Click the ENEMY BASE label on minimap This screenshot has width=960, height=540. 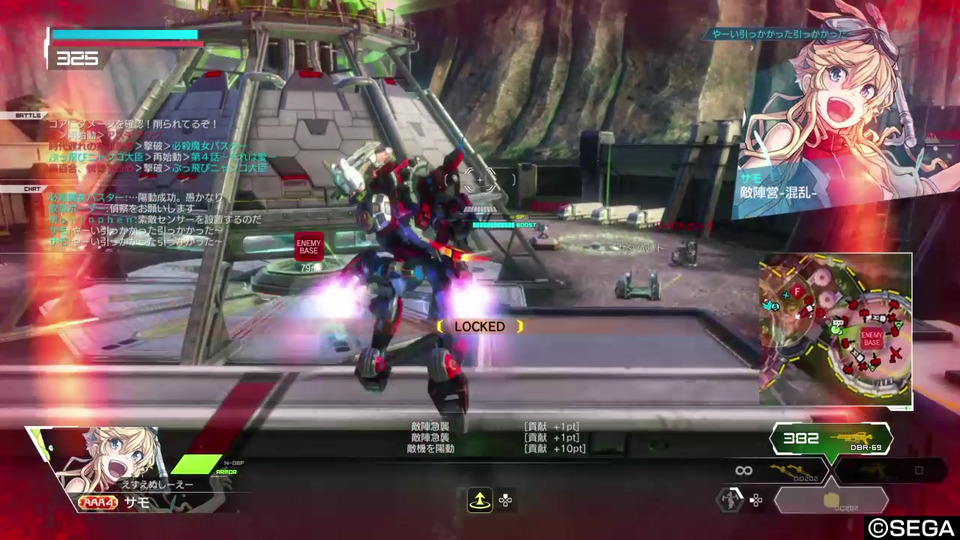coord(870,338)
